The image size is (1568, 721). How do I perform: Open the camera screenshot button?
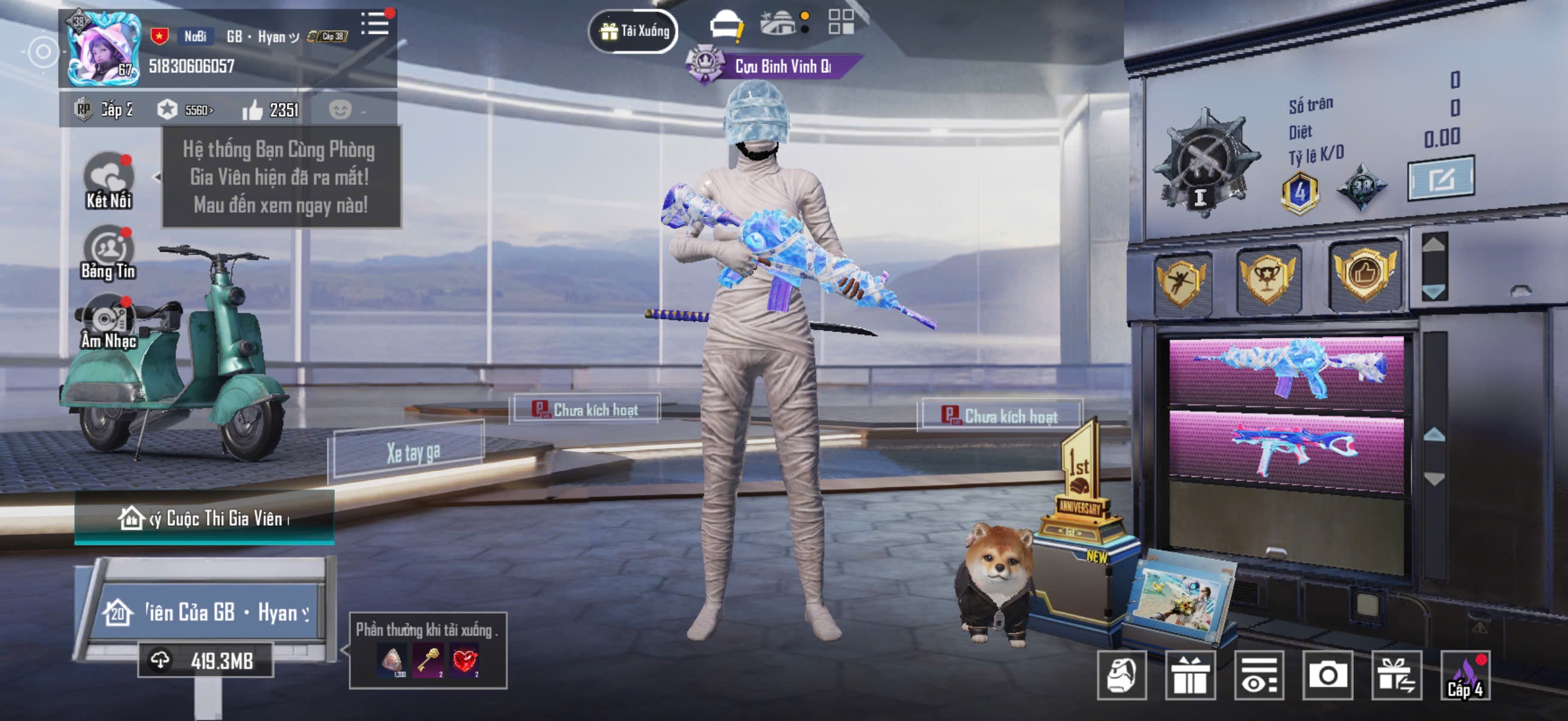1328,675
